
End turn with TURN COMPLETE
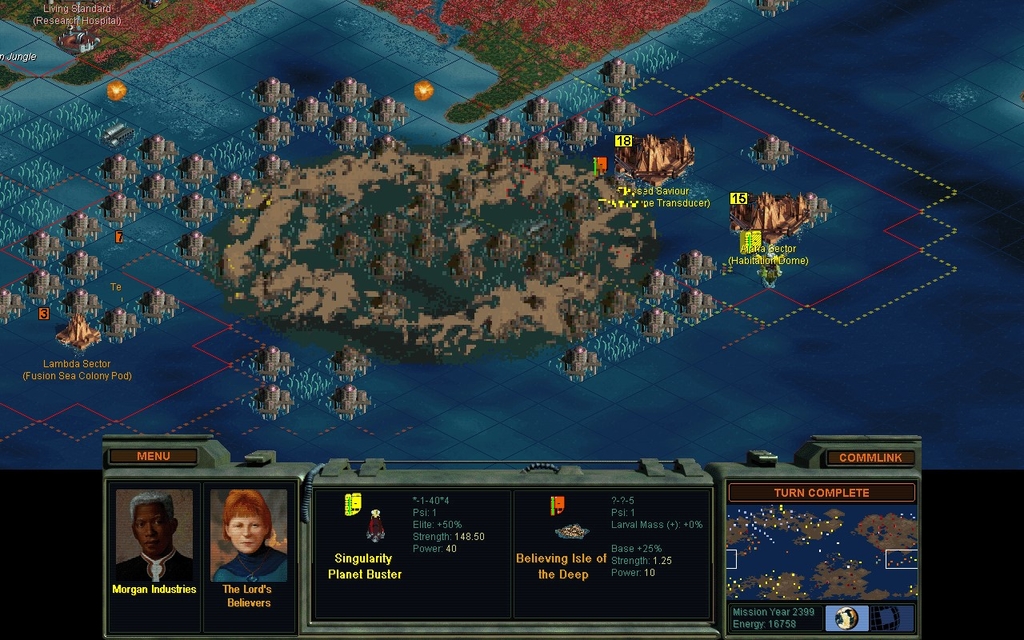(x=821, y=493)
